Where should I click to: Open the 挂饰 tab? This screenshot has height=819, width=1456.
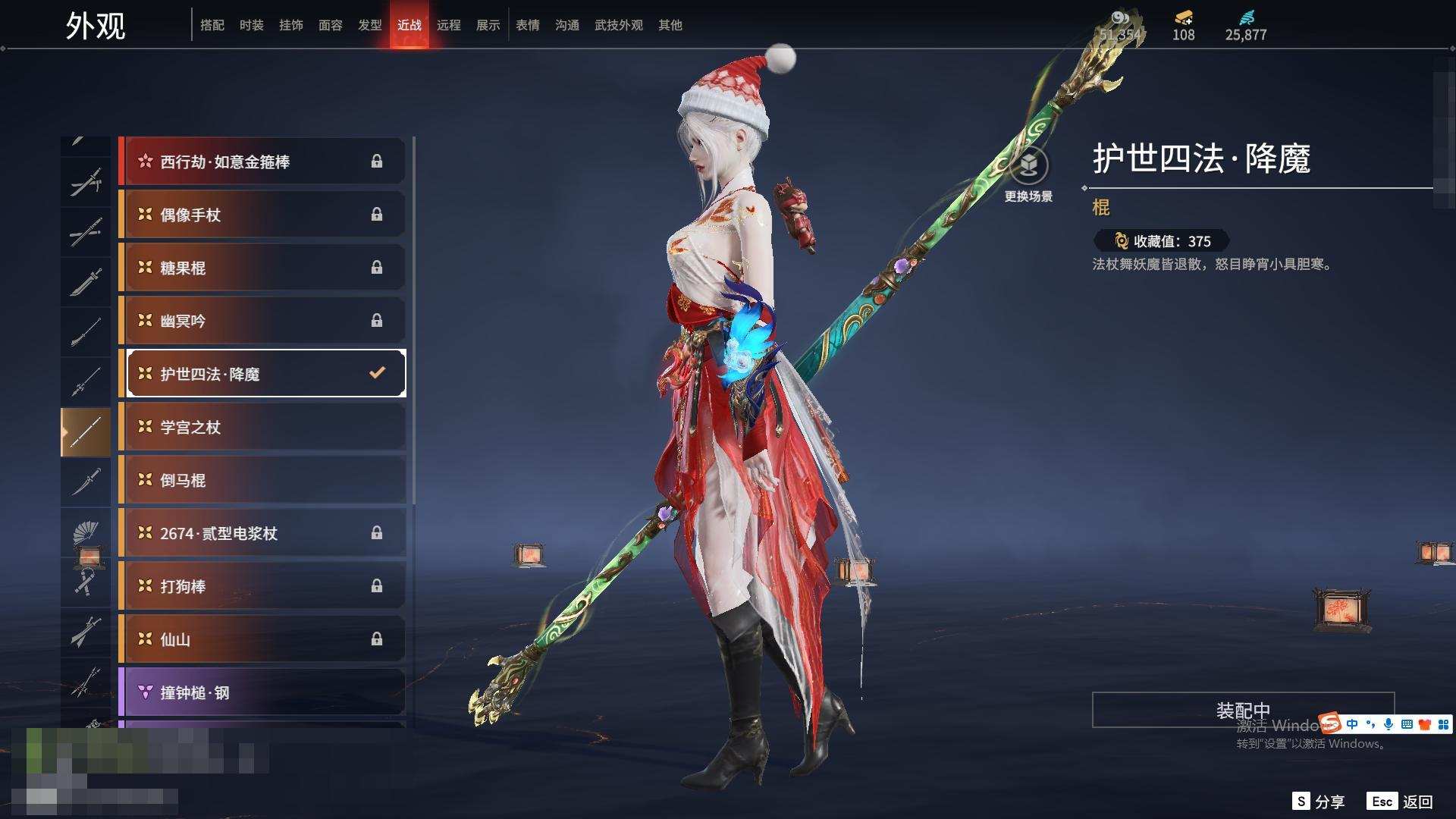click(290, 25)
